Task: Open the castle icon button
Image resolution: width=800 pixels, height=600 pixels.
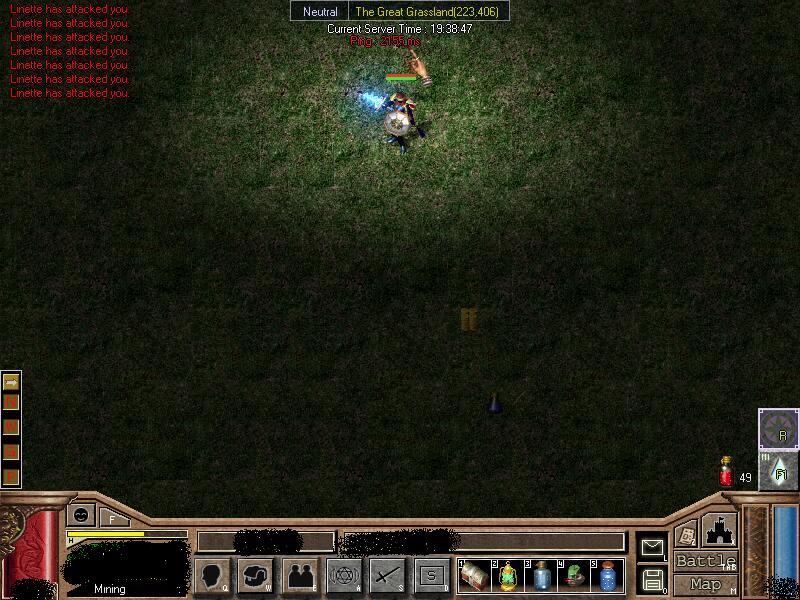Action: (719, 530)
